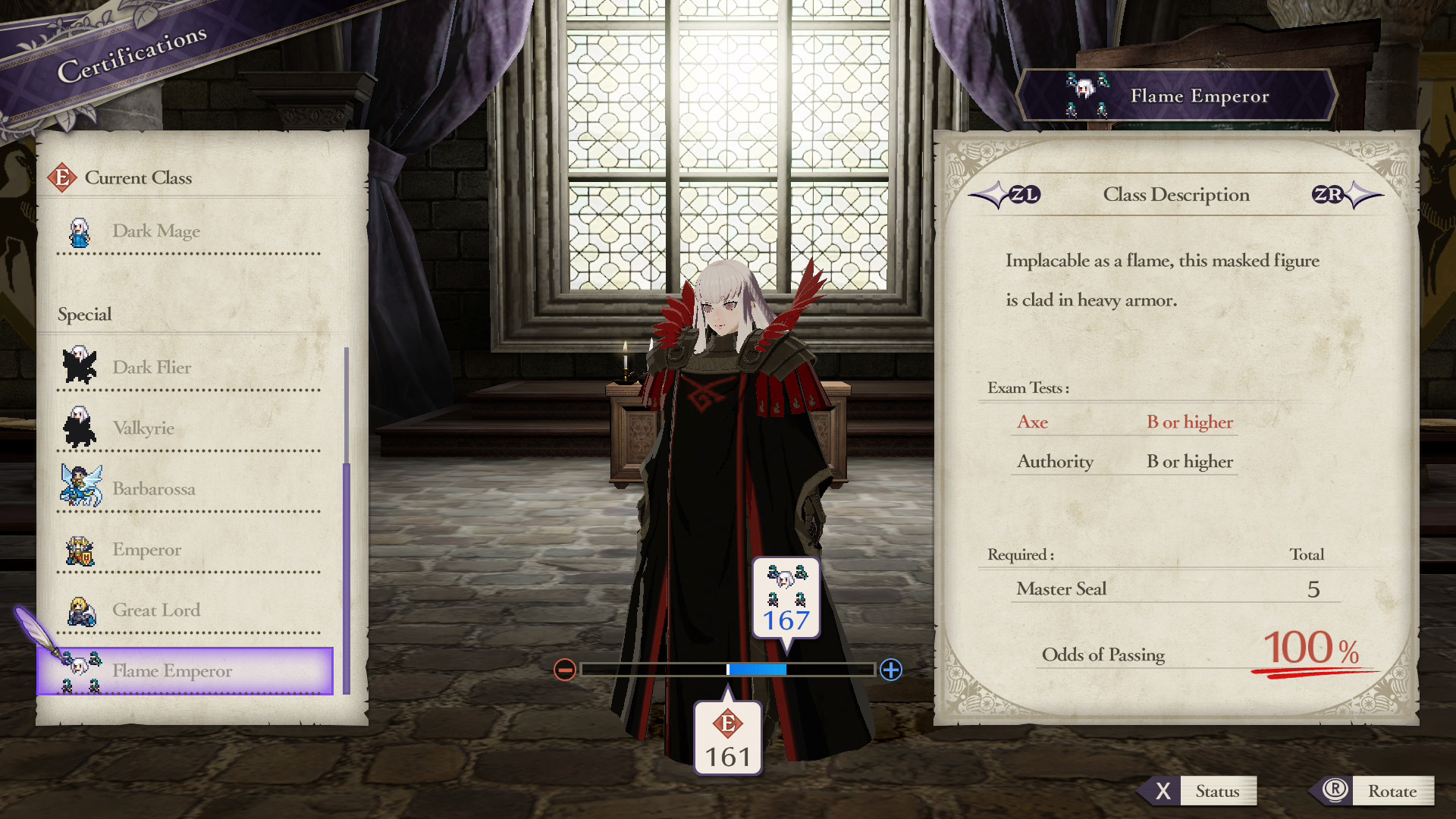Open the Current Class section header
The width and height of the screenshot is (1456, 819).
(x=140, y=177)
